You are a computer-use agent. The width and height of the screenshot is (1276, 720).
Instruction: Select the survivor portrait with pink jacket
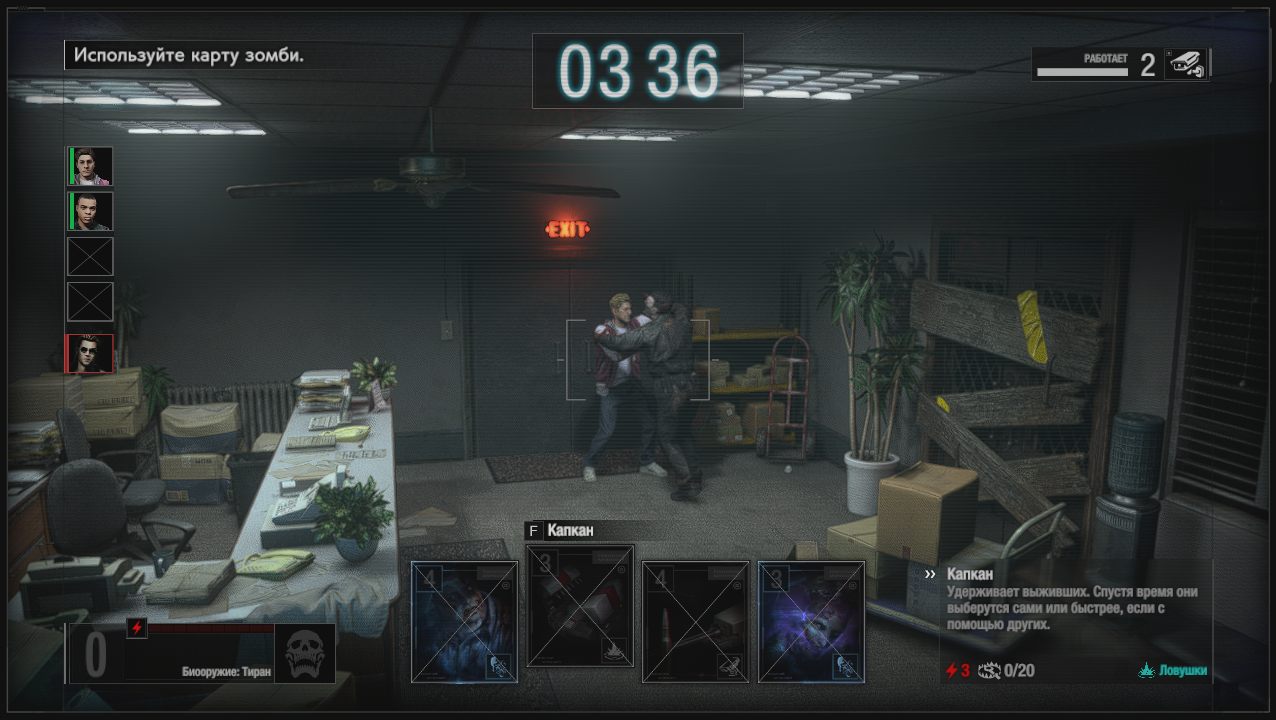[x=91, y=166]
